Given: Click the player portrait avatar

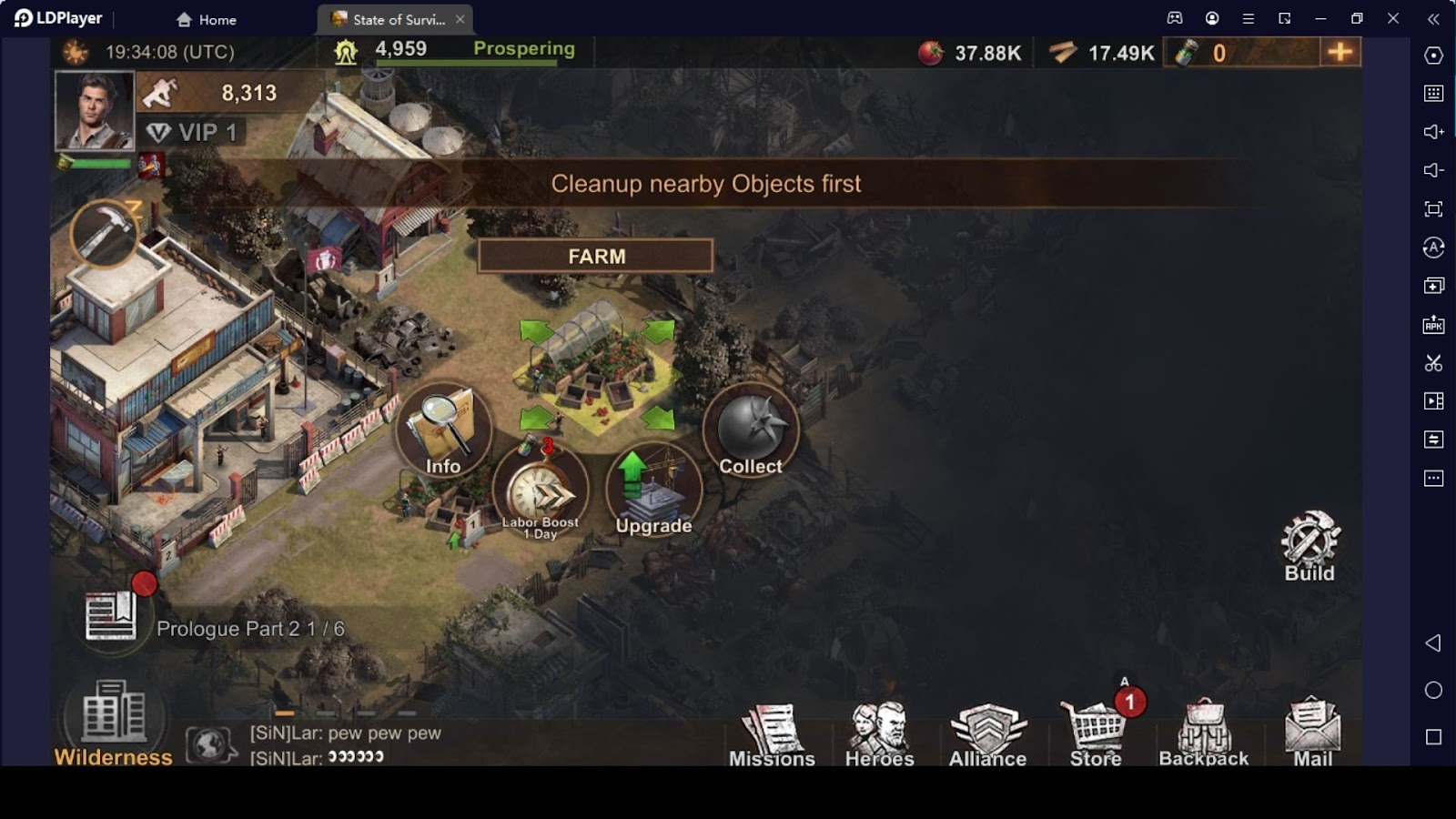Looking at the screenshot, I should pyautogui.click(x=95, y=110).
